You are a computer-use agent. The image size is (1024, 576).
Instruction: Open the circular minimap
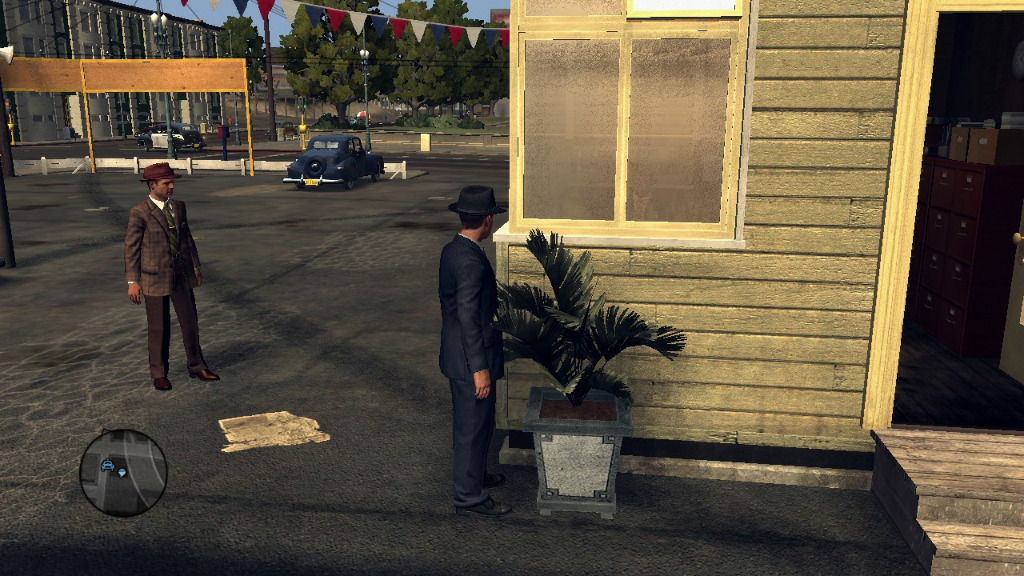(x=123, y=473)
